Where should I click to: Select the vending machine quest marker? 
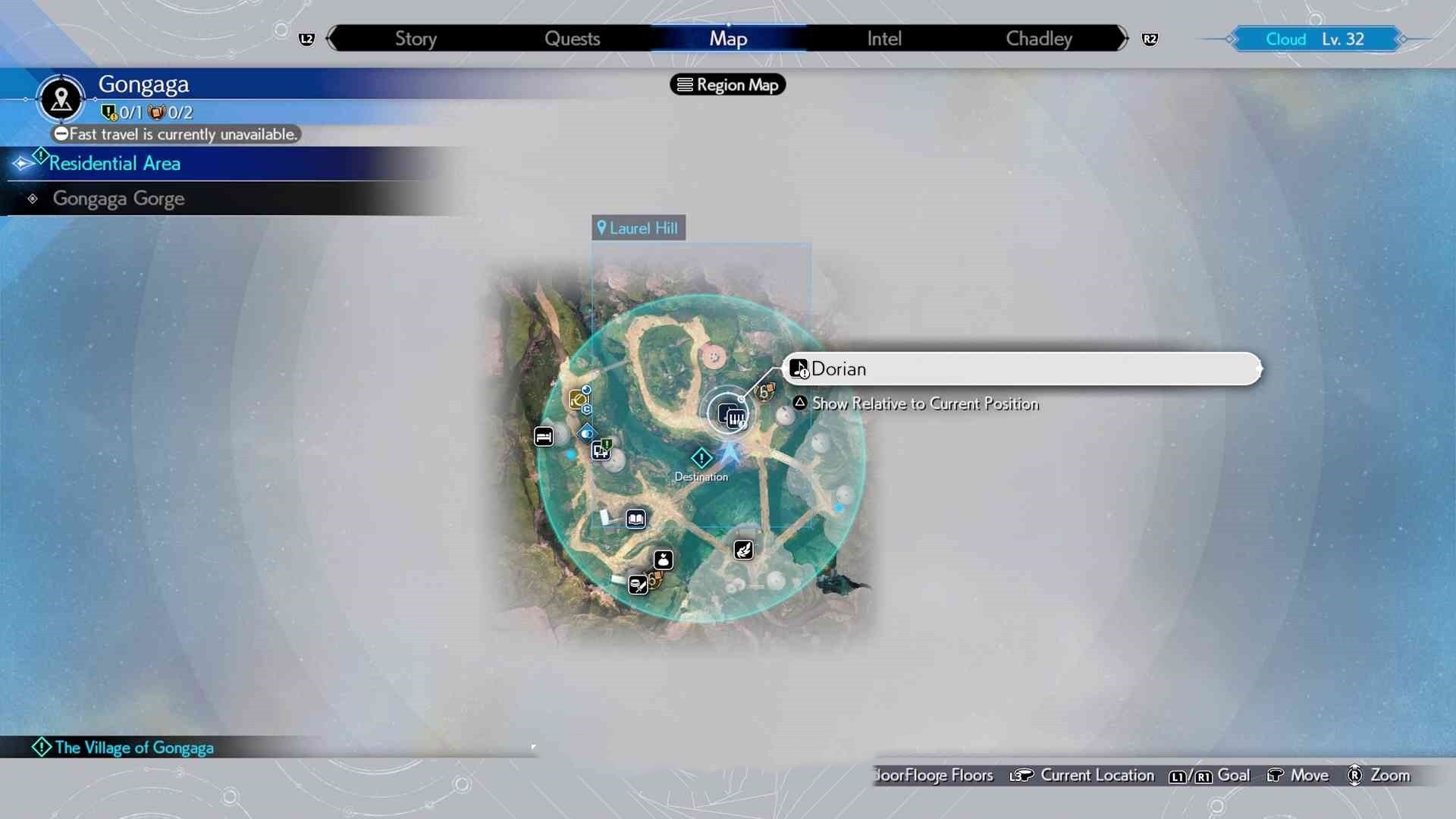pyautogui.click(x=601, y=450)
